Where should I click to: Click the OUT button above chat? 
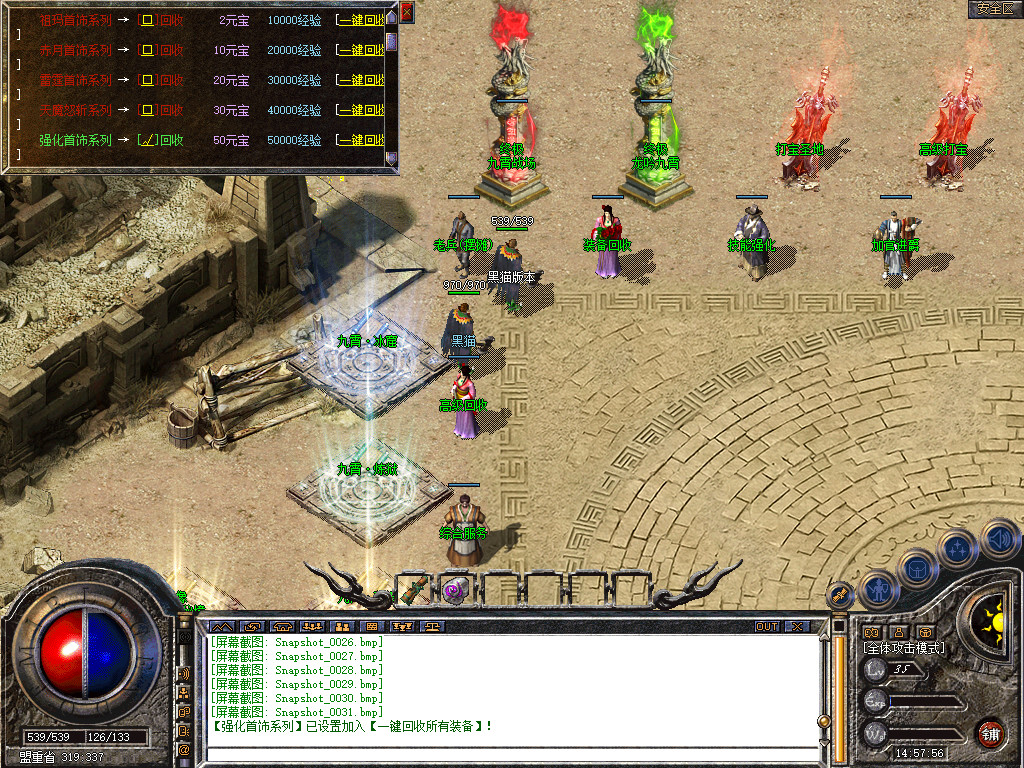coord(766,627)
